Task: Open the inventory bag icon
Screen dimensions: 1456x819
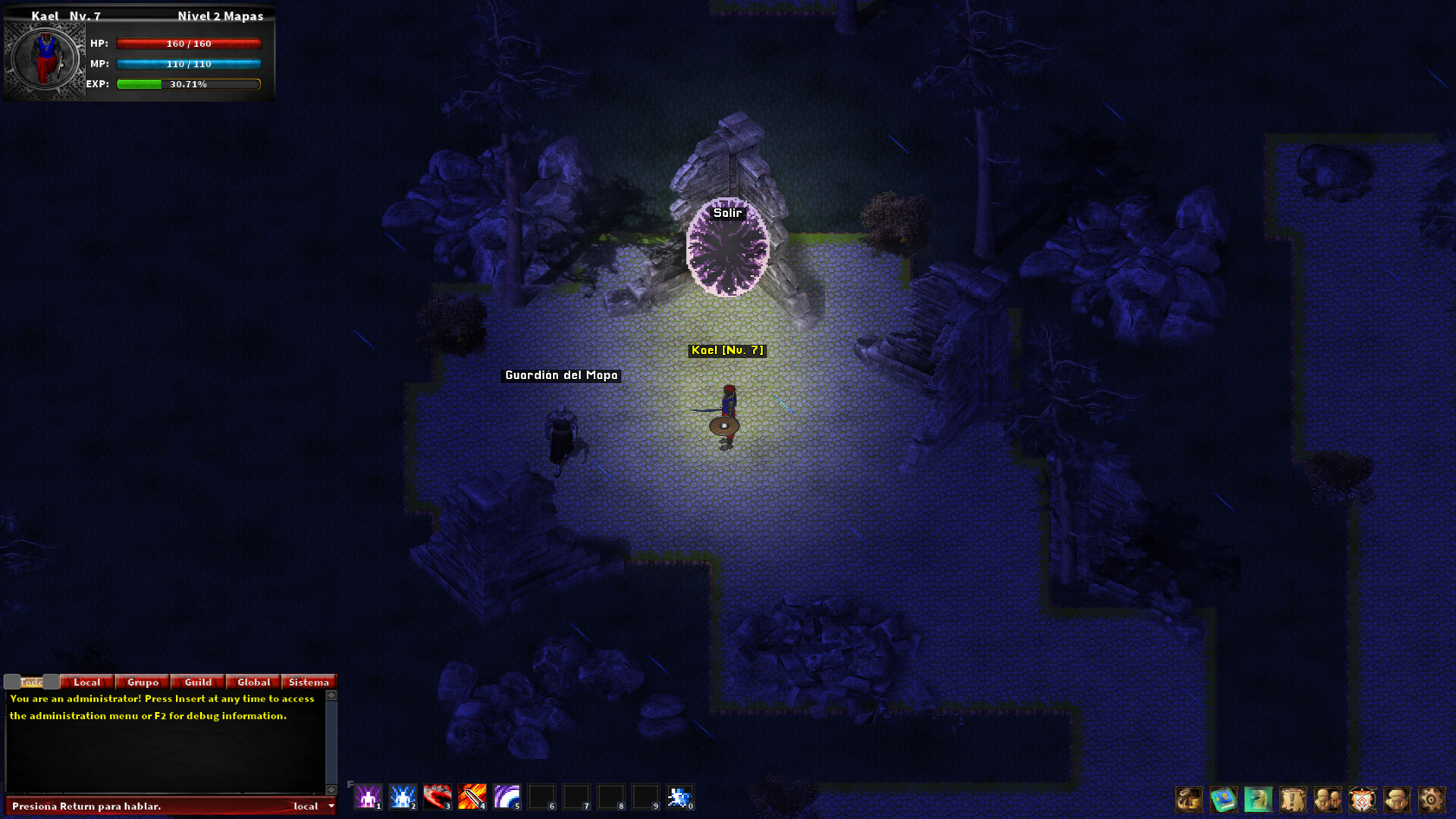Action: point(1188,798)
